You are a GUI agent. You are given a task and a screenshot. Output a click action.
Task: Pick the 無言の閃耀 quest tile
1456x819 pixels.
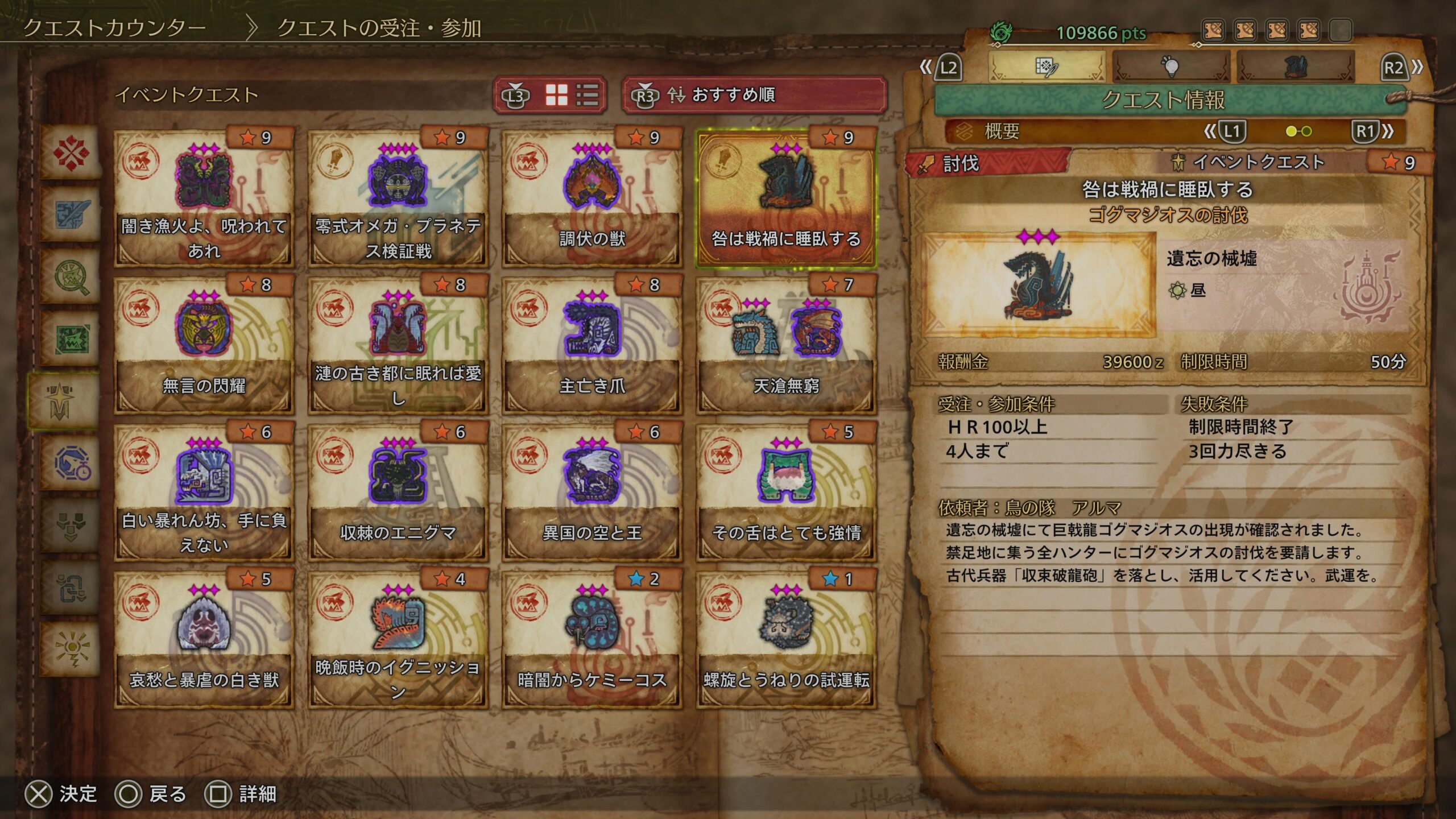204,345
